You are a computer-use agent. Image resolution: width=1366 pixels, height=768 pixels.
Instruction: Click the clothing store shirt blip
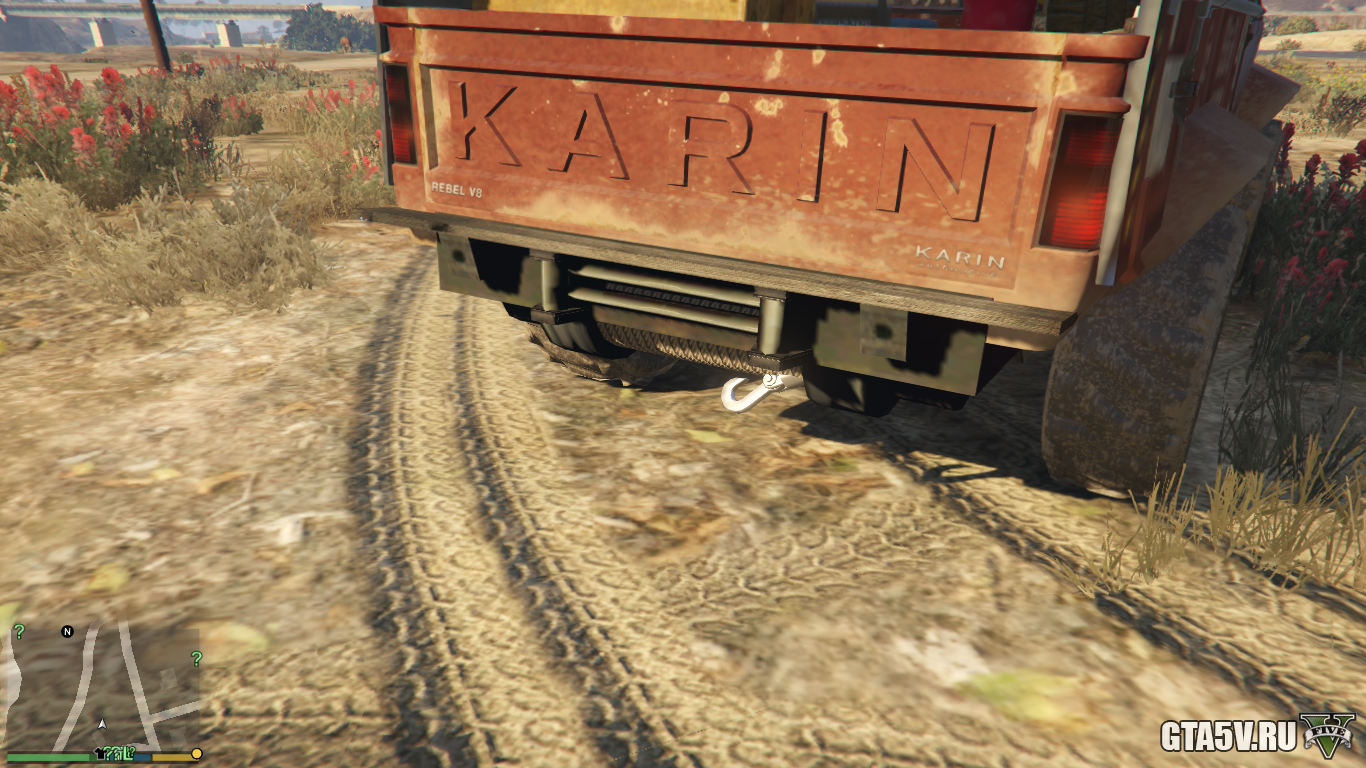[x=100, y=752]
